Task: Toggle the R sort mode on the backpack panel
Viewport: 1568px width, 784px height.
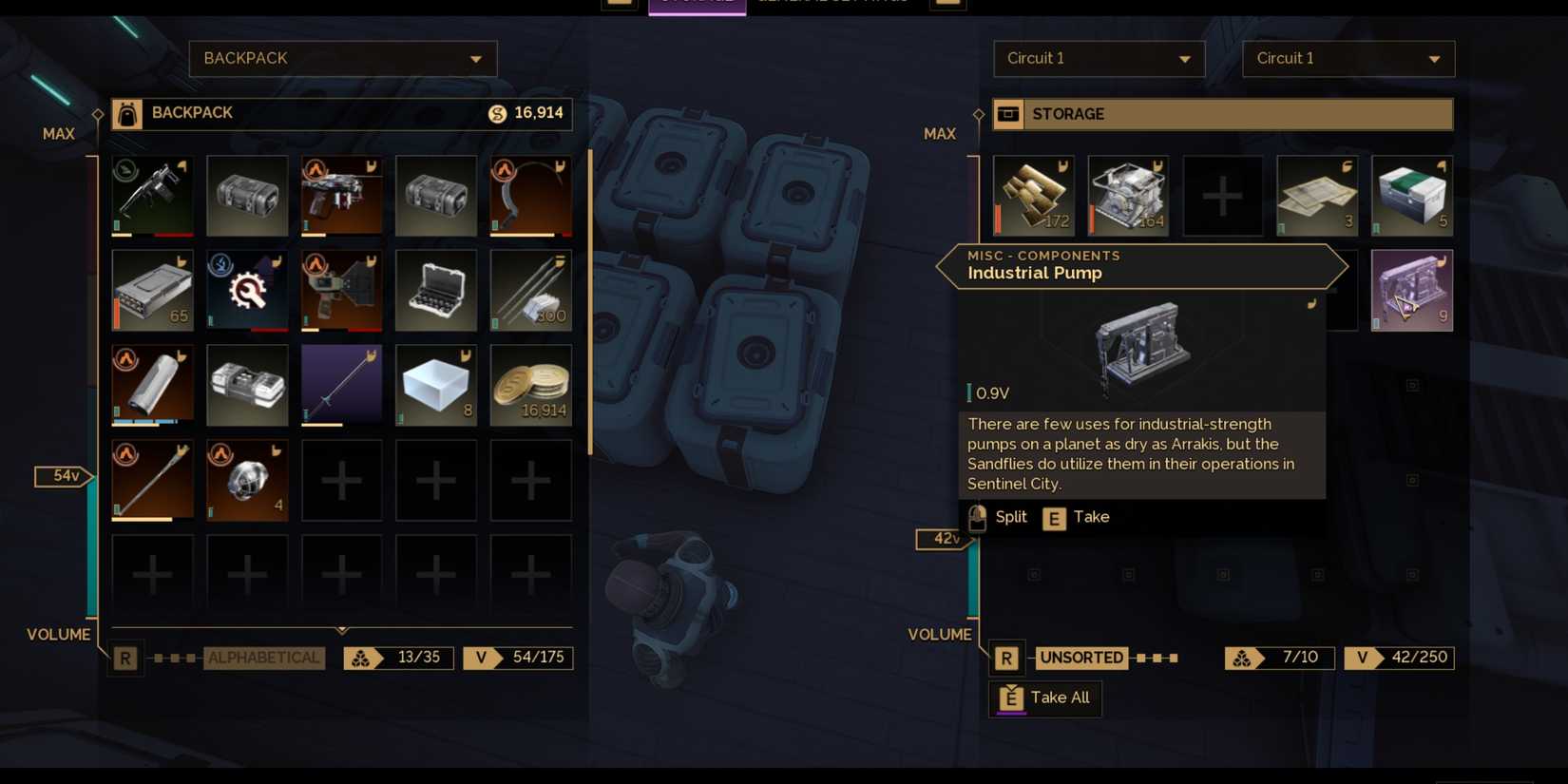Action: pos(124,657)
